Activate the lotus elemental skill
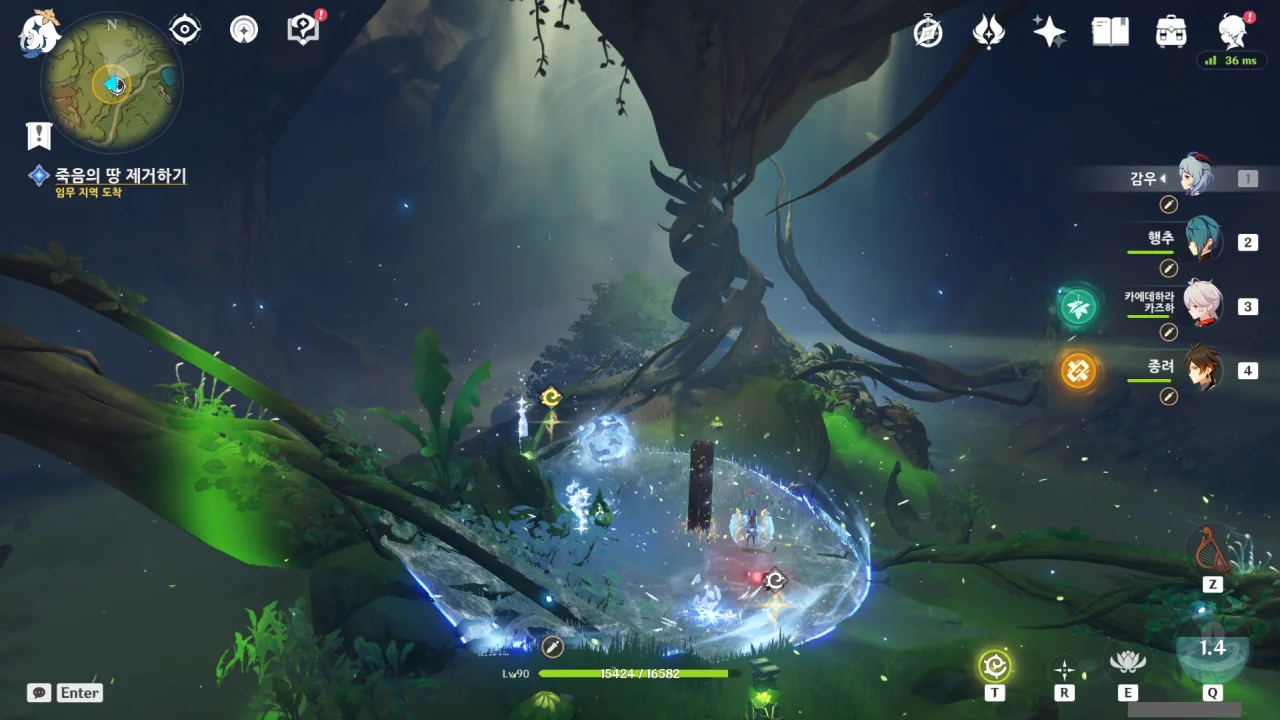This screenshot has height=720, width=1280. [1127, 661]
